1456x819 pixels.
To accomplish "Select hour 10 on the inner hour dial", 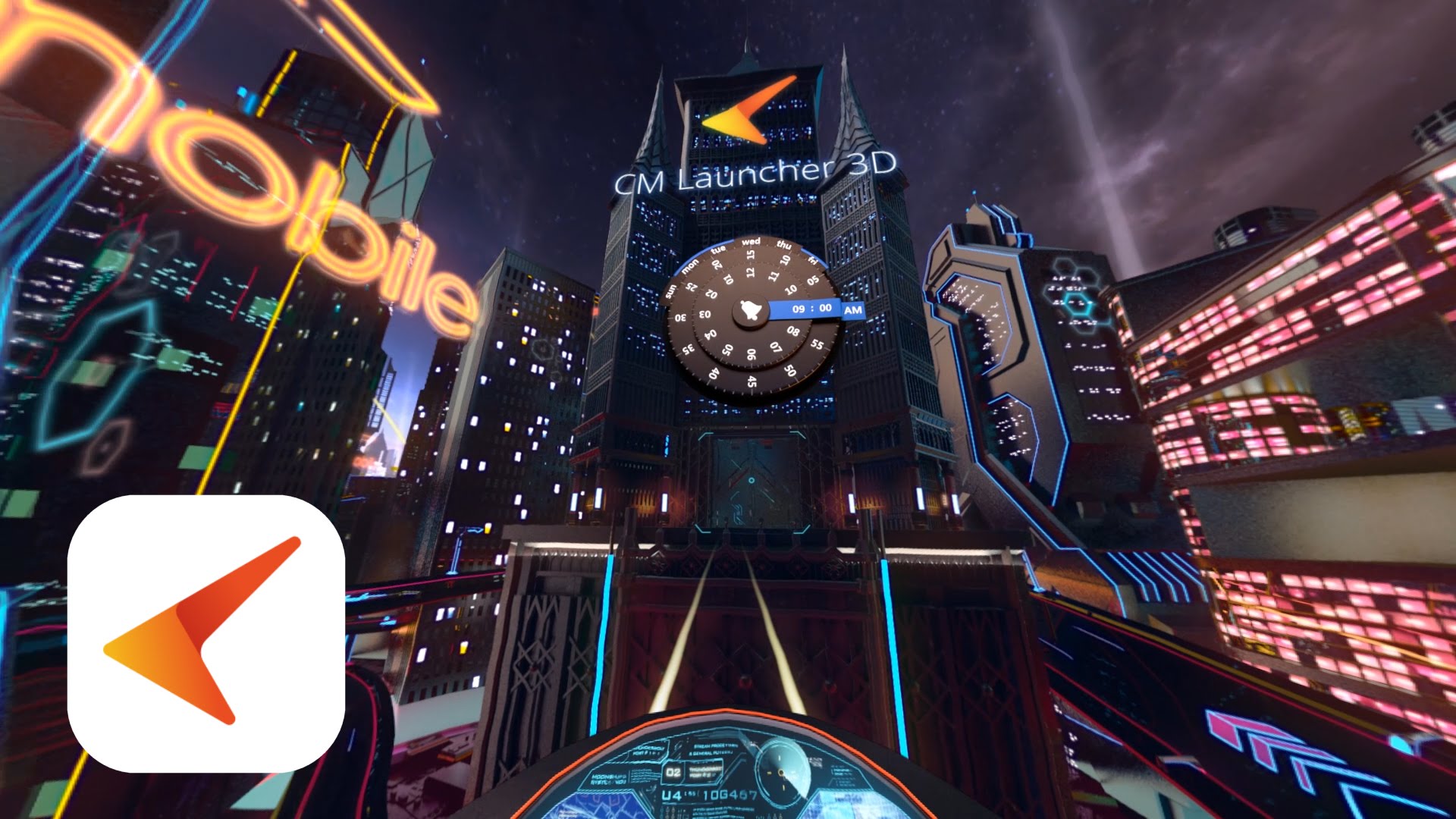I will click(x=790, y=290).
